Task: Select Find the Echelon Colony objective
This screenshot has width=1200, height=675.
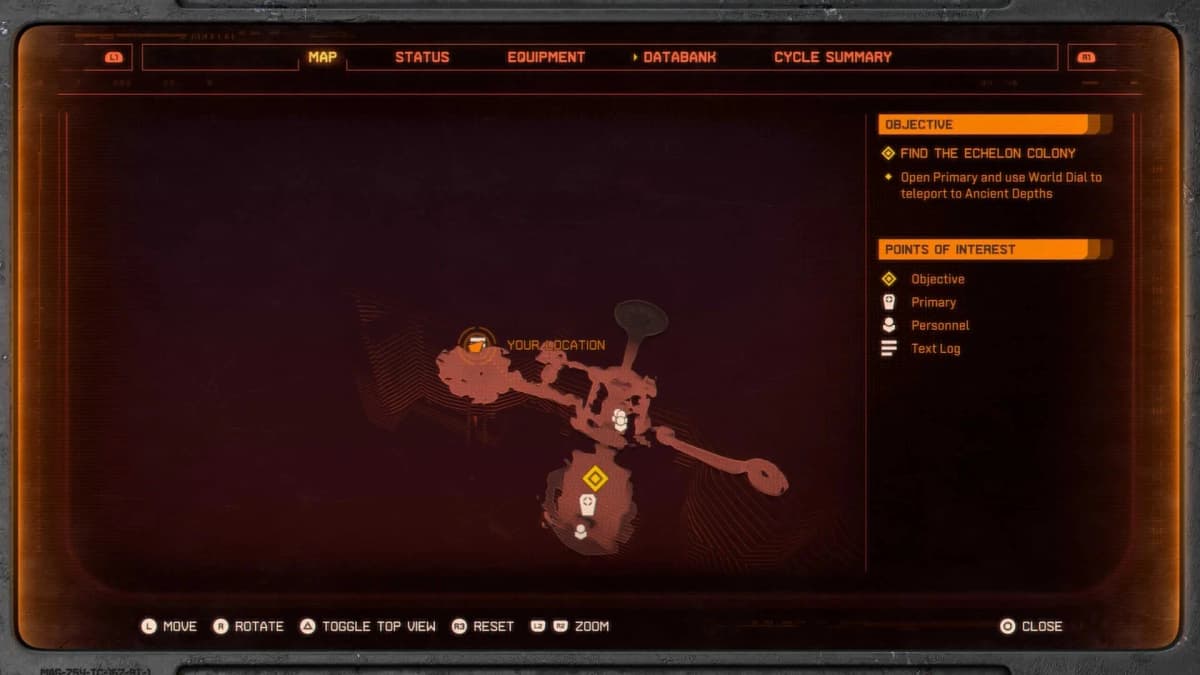Action: pos(987,153)
